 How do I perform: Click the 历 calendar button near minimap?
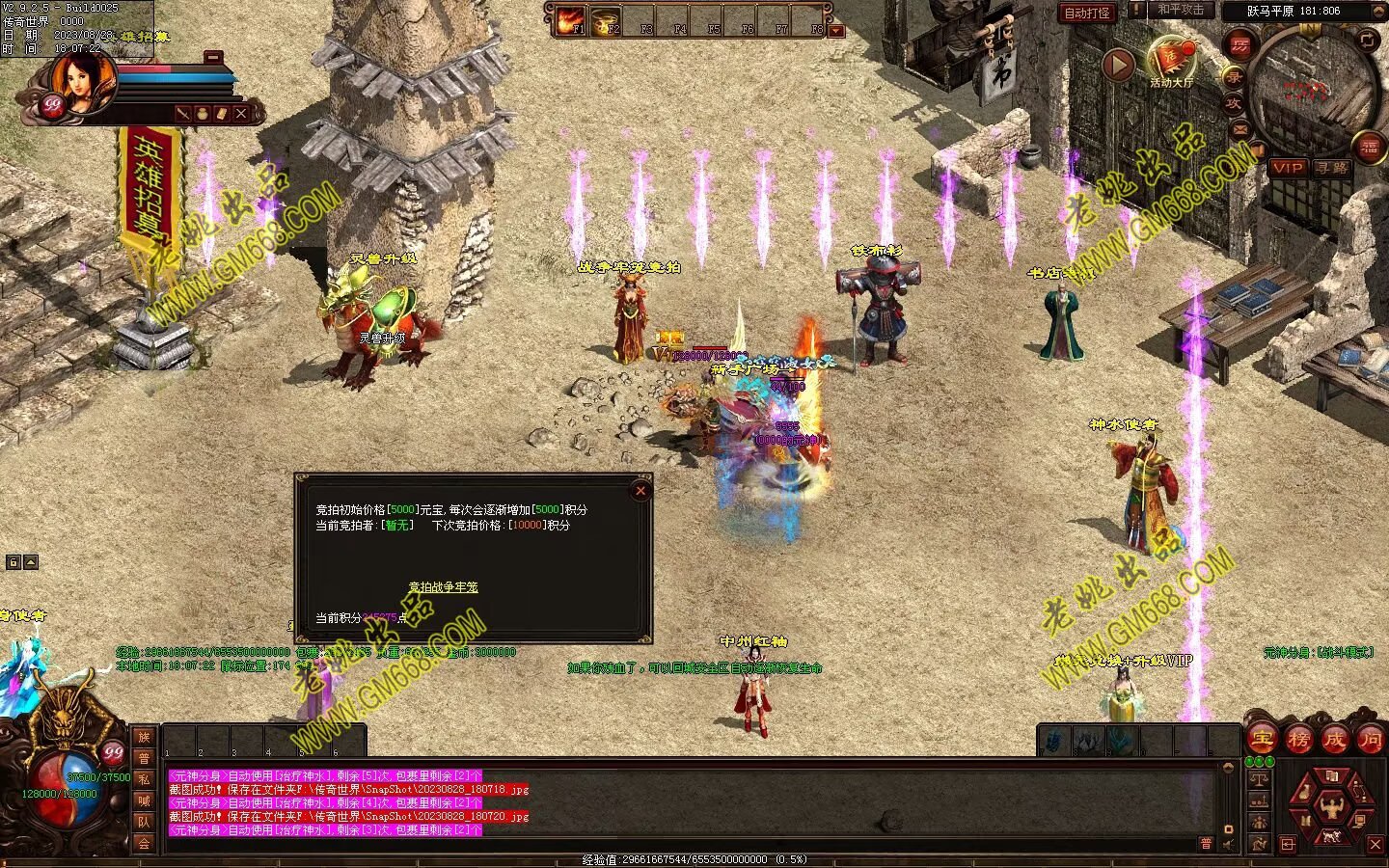click(x=1240, y=45)
